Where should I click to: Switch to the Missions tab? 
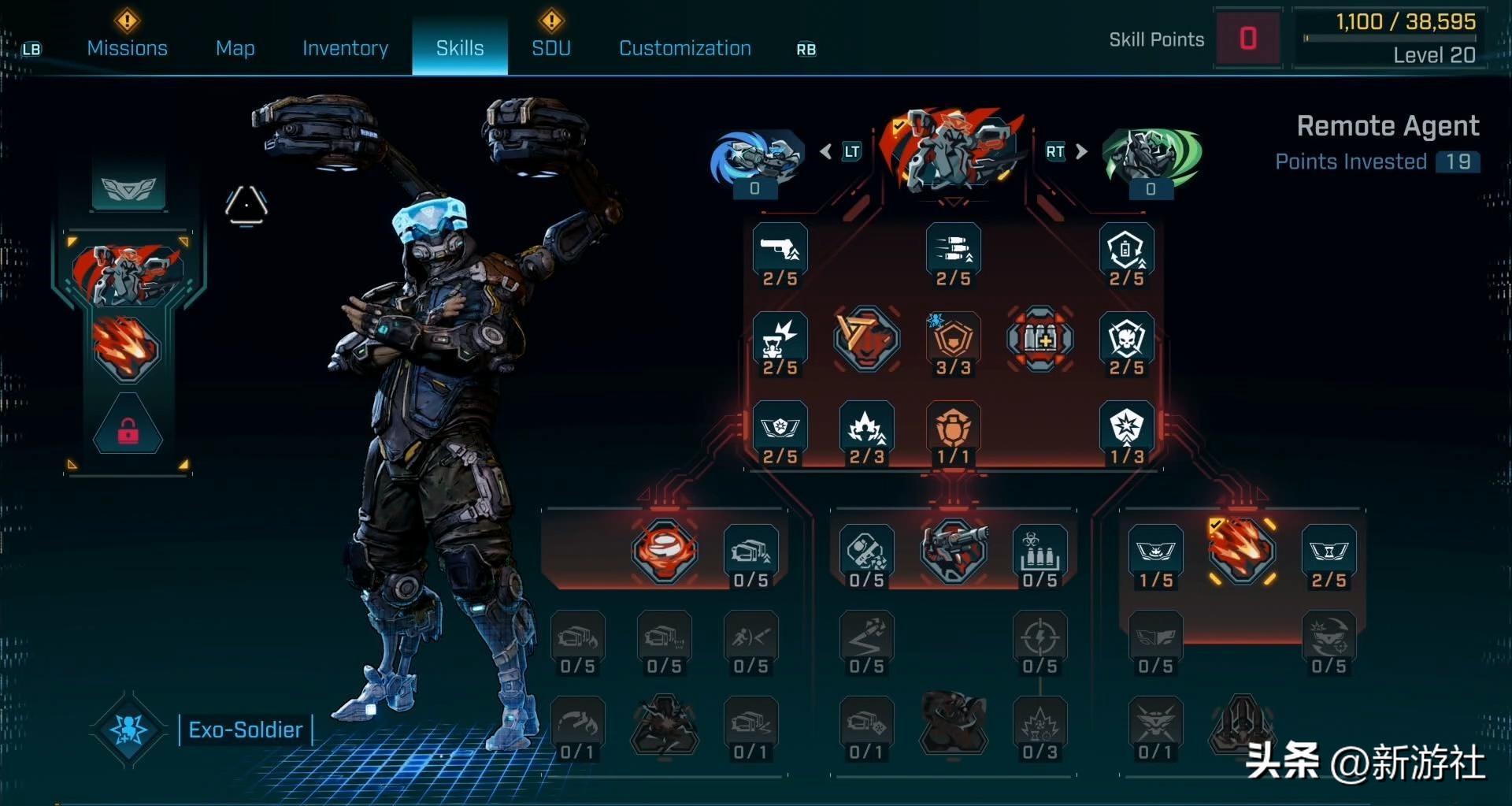click(127, 48)
